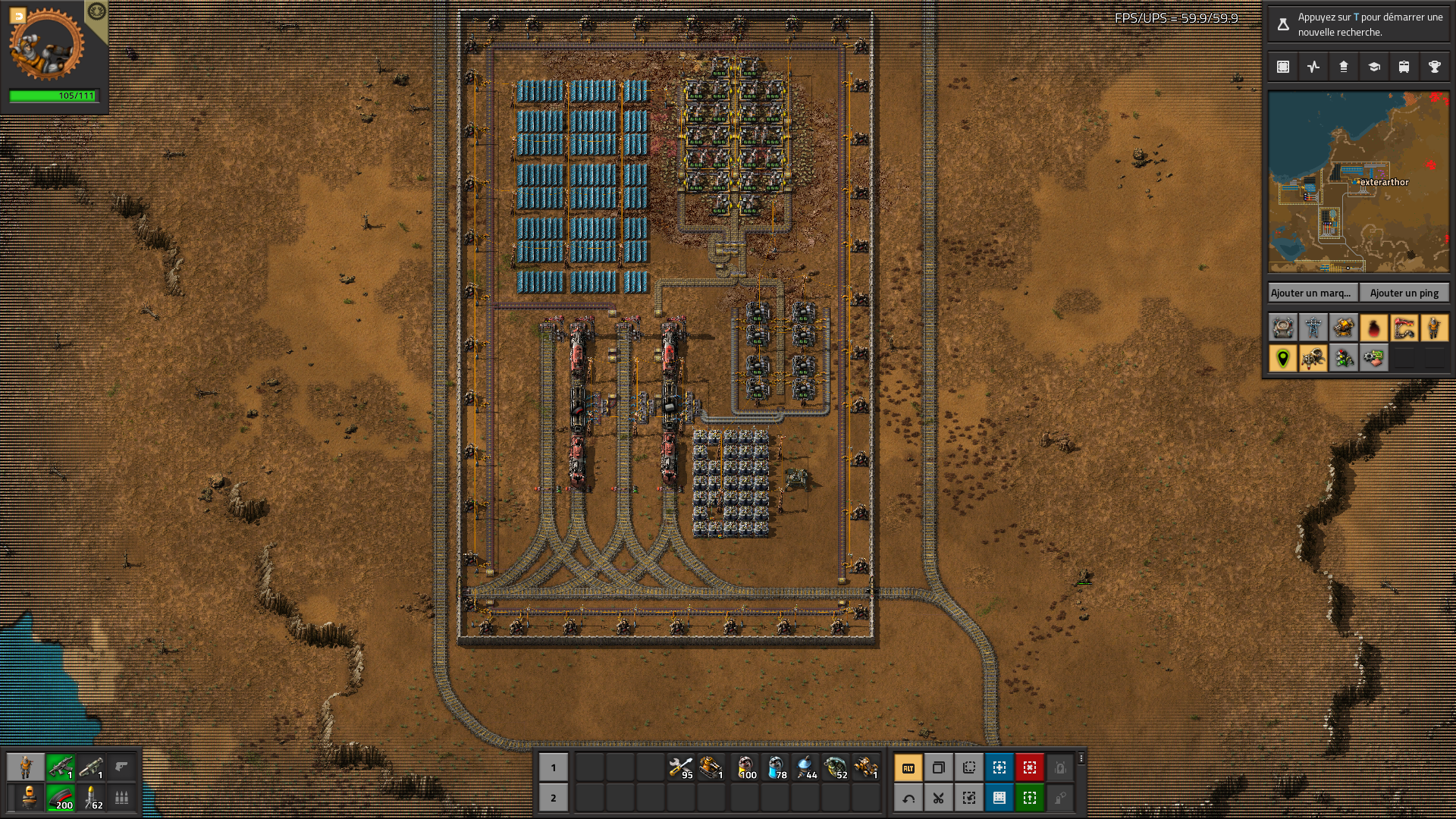Open the production statistics graph button

coord(1313,67)
